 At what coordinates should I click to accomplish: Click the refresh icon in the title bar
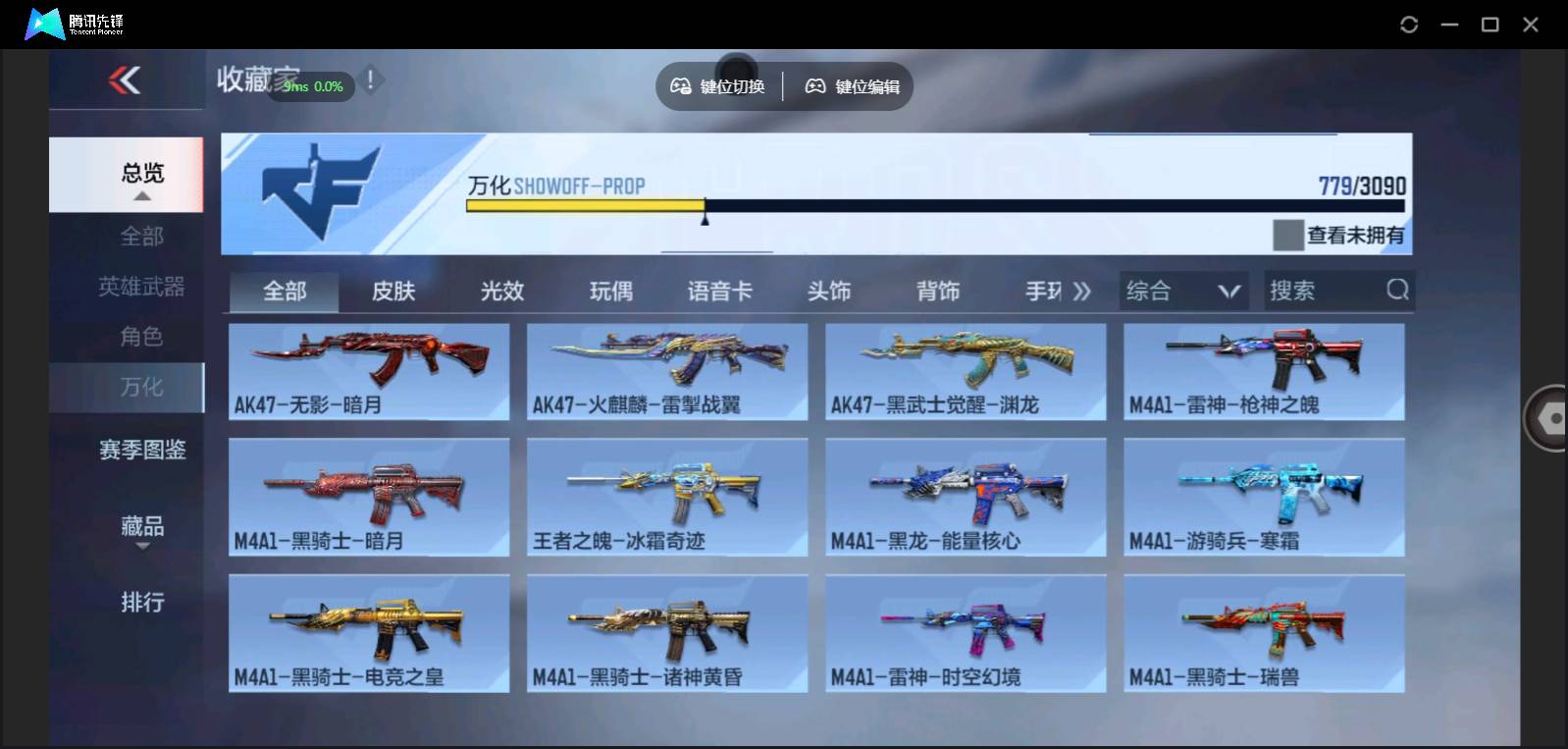tap(1410, 24)
